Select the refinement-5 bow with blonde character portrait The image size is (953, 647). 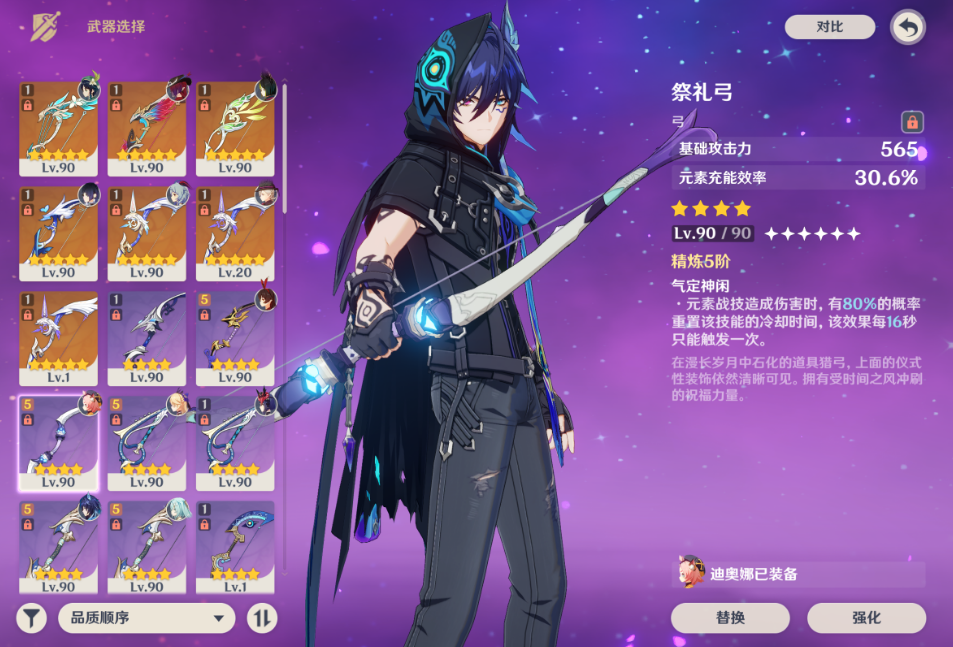(x=147, y=440)
